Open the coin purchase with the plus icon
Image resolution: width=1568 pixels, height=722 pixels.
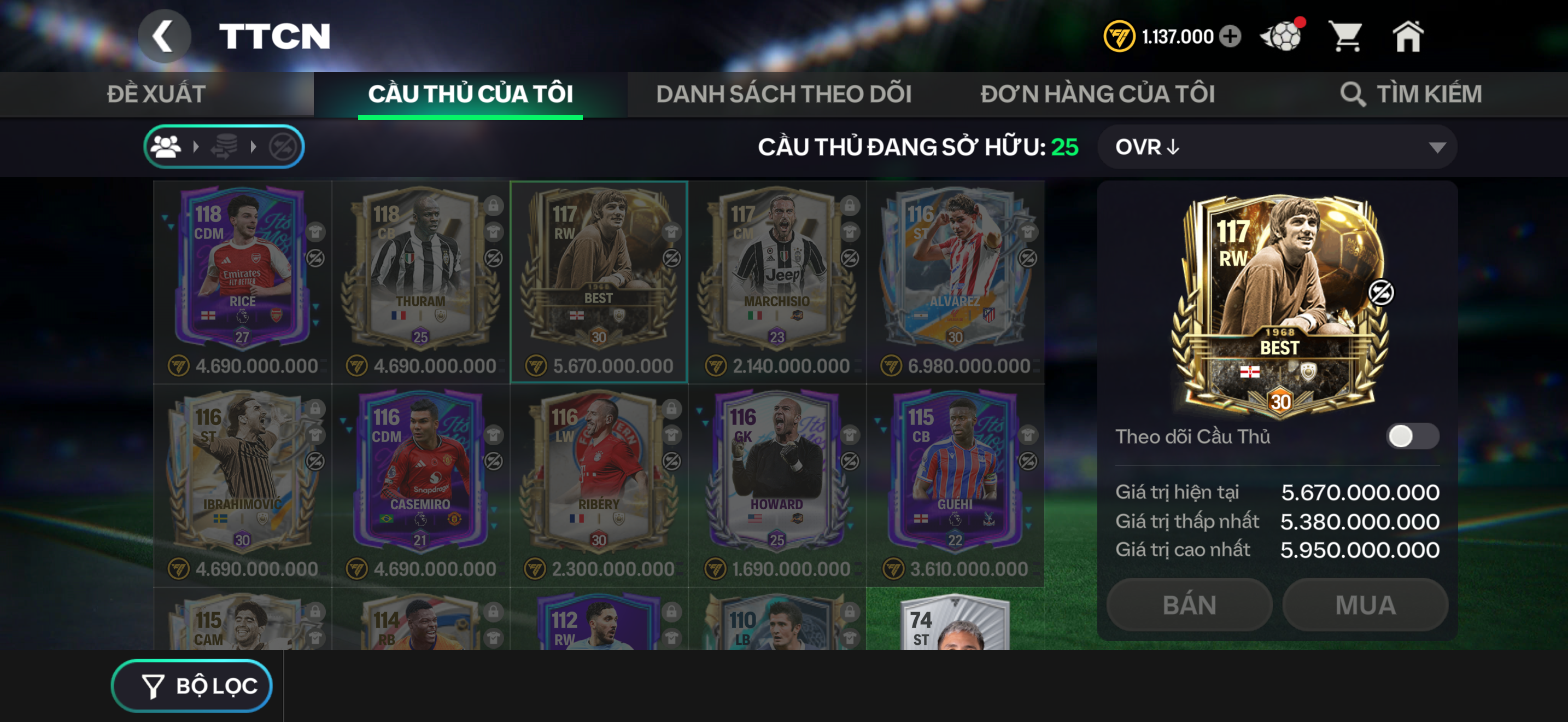pos(1230,37)
